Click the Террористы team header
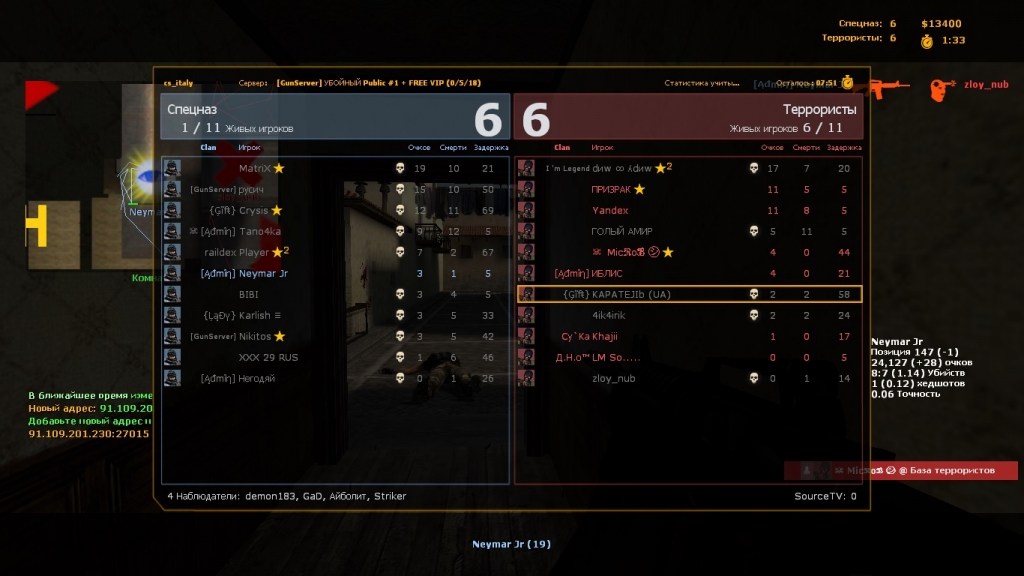 [688, 116]
